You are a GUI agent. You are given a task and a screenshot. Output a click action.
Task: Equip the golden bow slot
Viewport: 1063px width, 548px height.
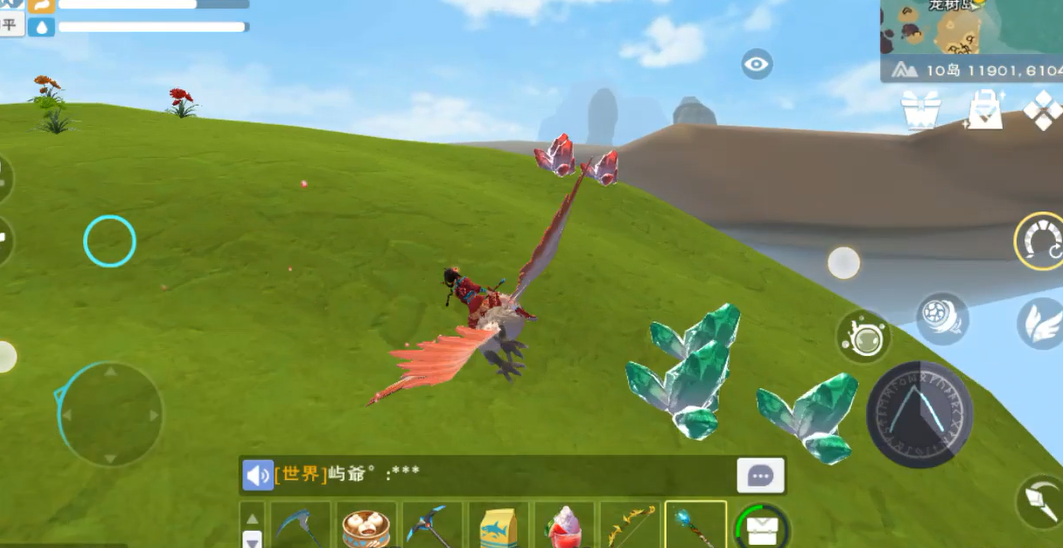(x=630, y=525)
